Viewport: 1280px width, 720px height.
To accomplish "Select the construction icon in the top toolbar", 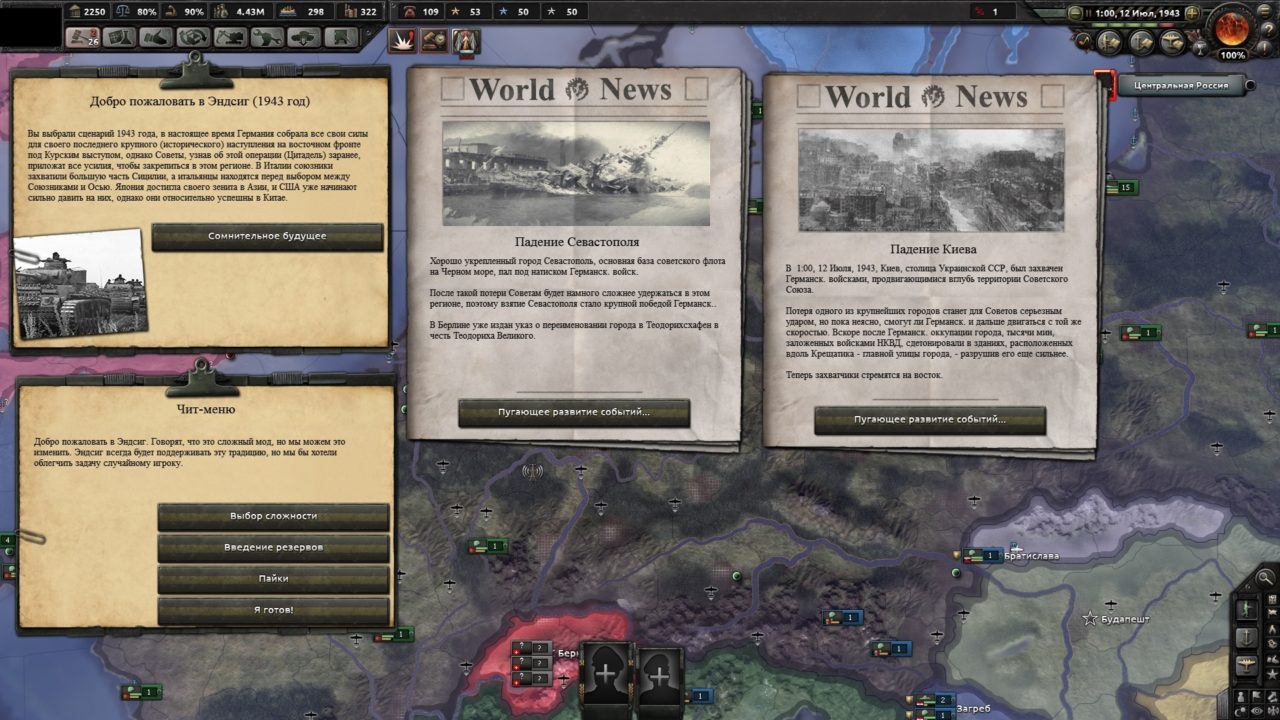I will pos(229,36).
